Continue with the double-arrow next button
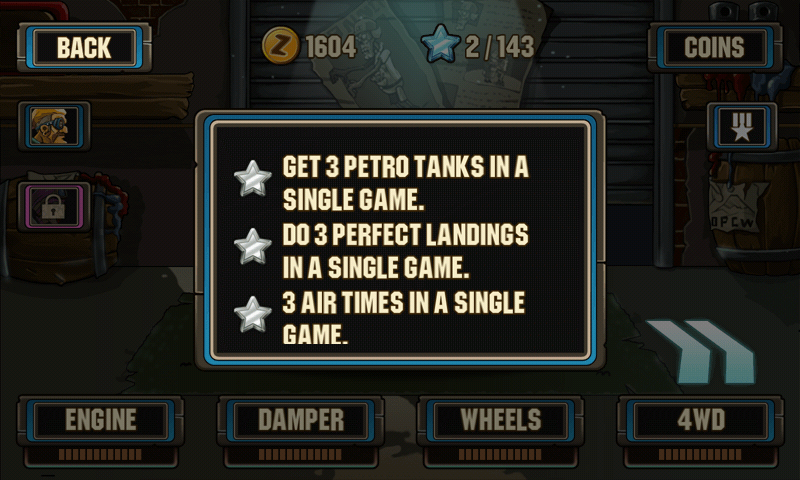800x480 pixels. tap(698, 351)
